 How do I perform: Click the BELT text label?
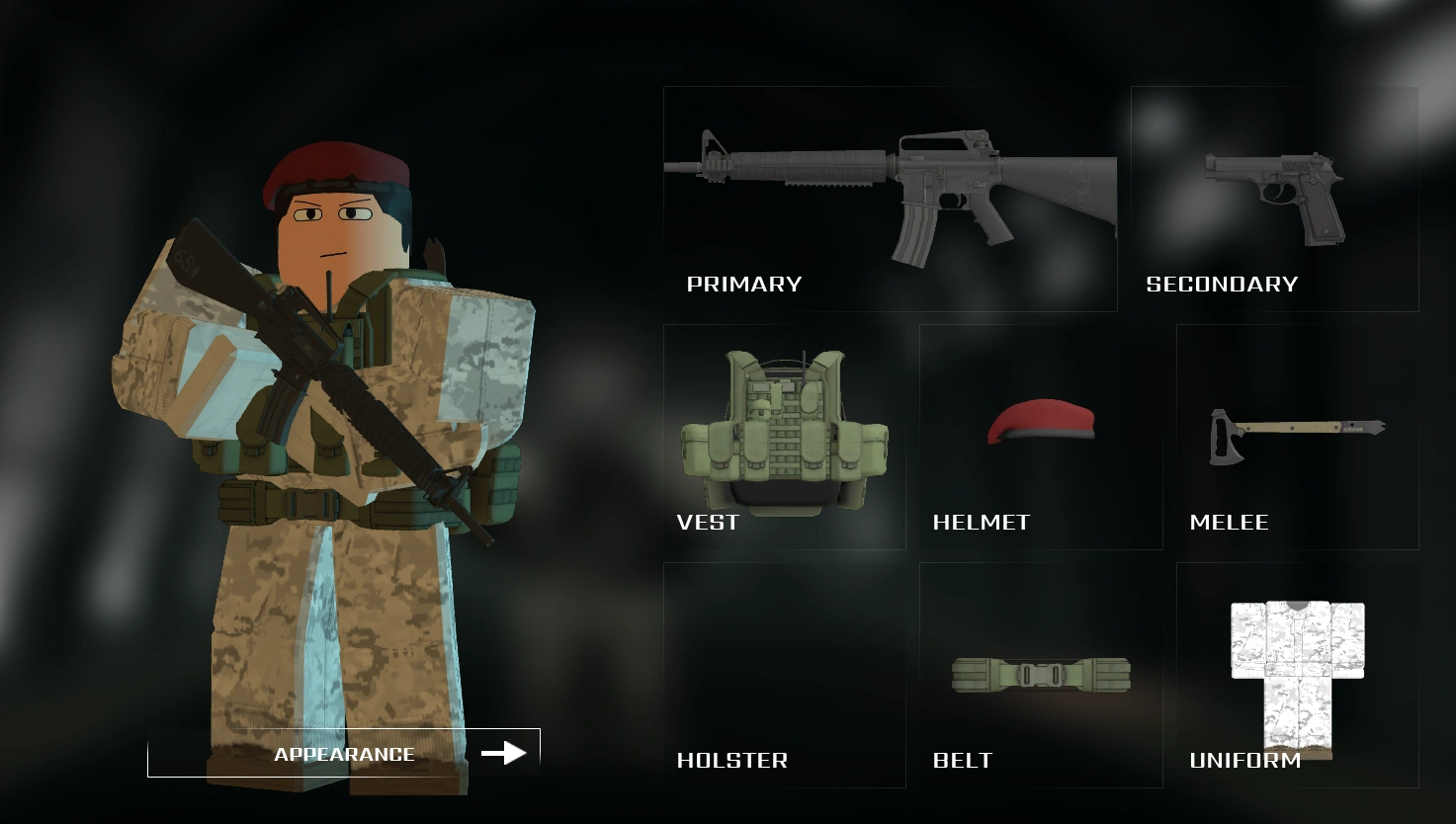click(x=962, y=760)
